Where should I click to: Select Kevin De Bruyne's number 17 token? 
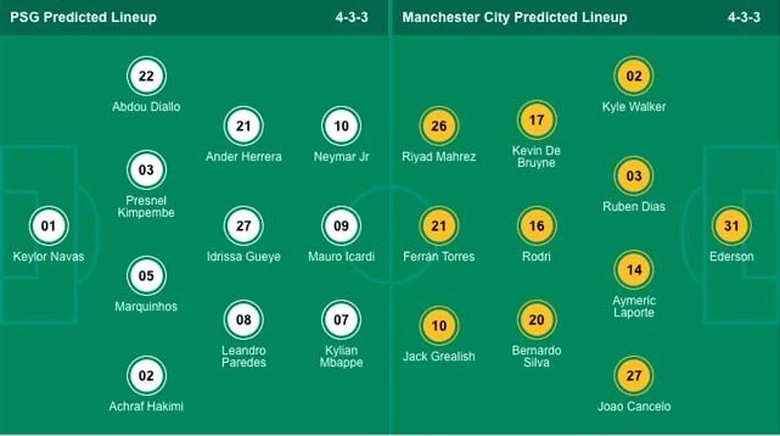click(x=536, y=120)
